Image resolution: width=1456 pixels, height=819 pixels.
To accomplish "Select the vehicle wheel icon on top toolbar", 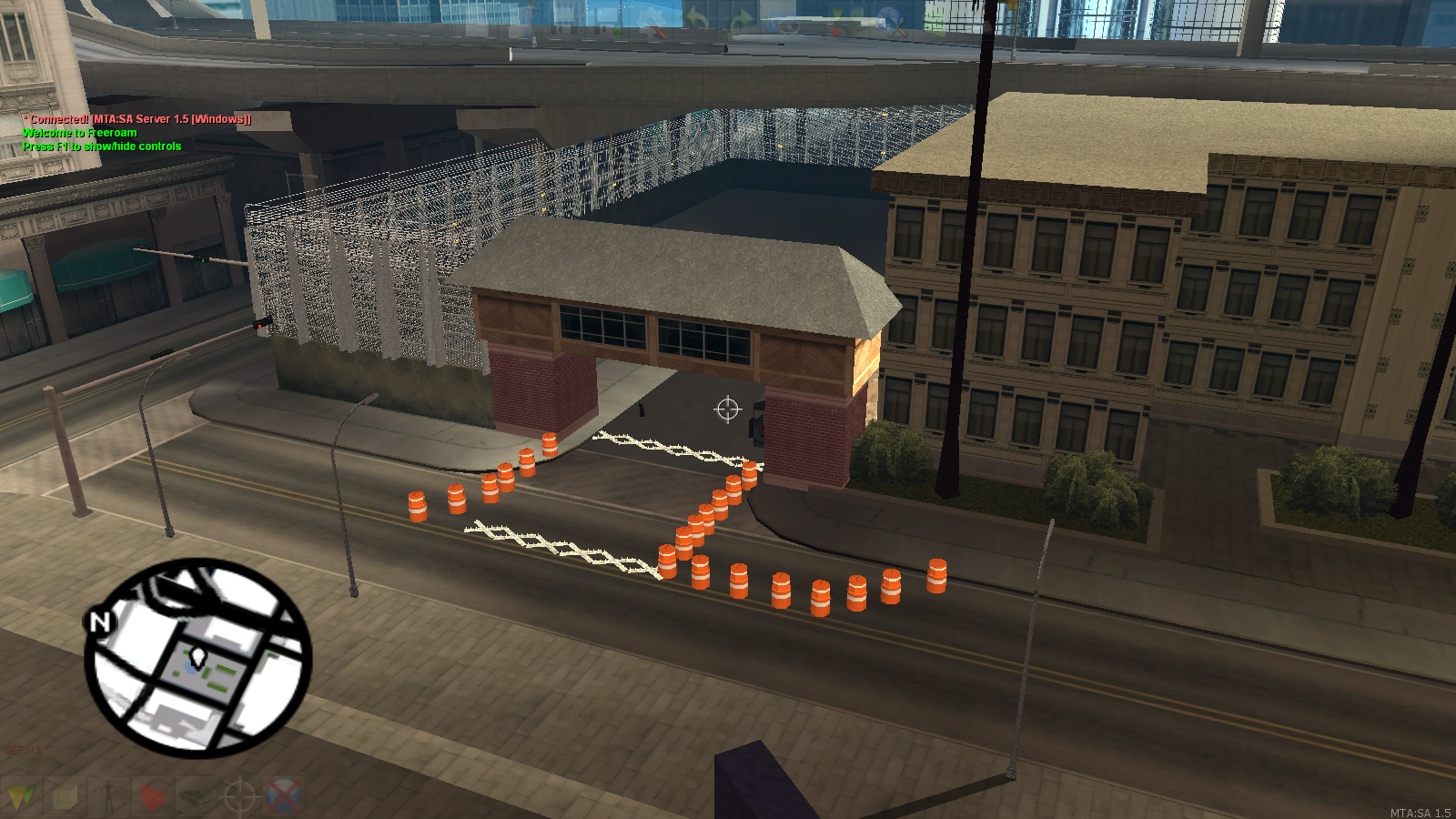I will point(787,25).
